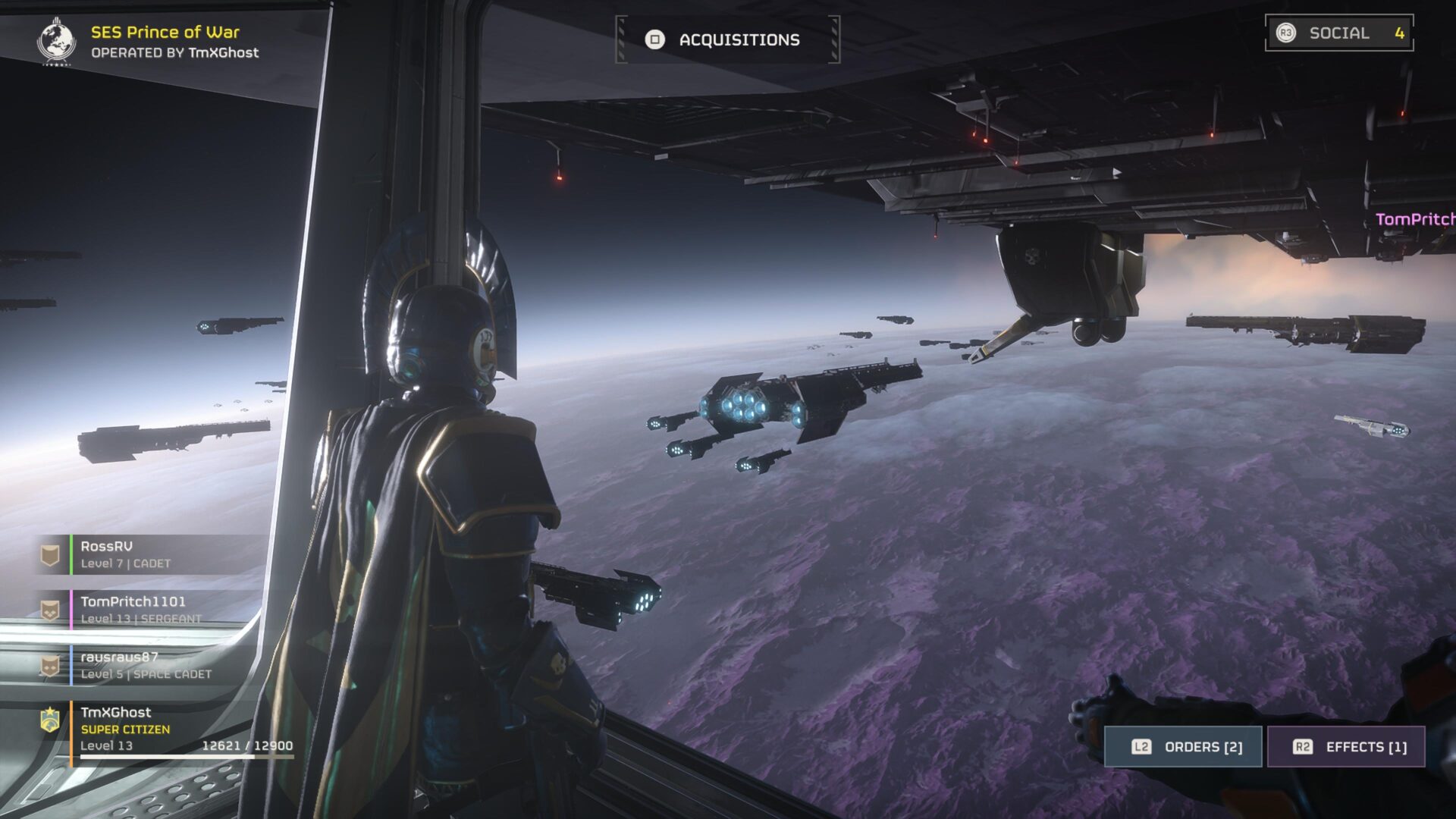Select squad member rausraus87
The width and height of the screenshot is (1456, 819).
click(152, 665)
